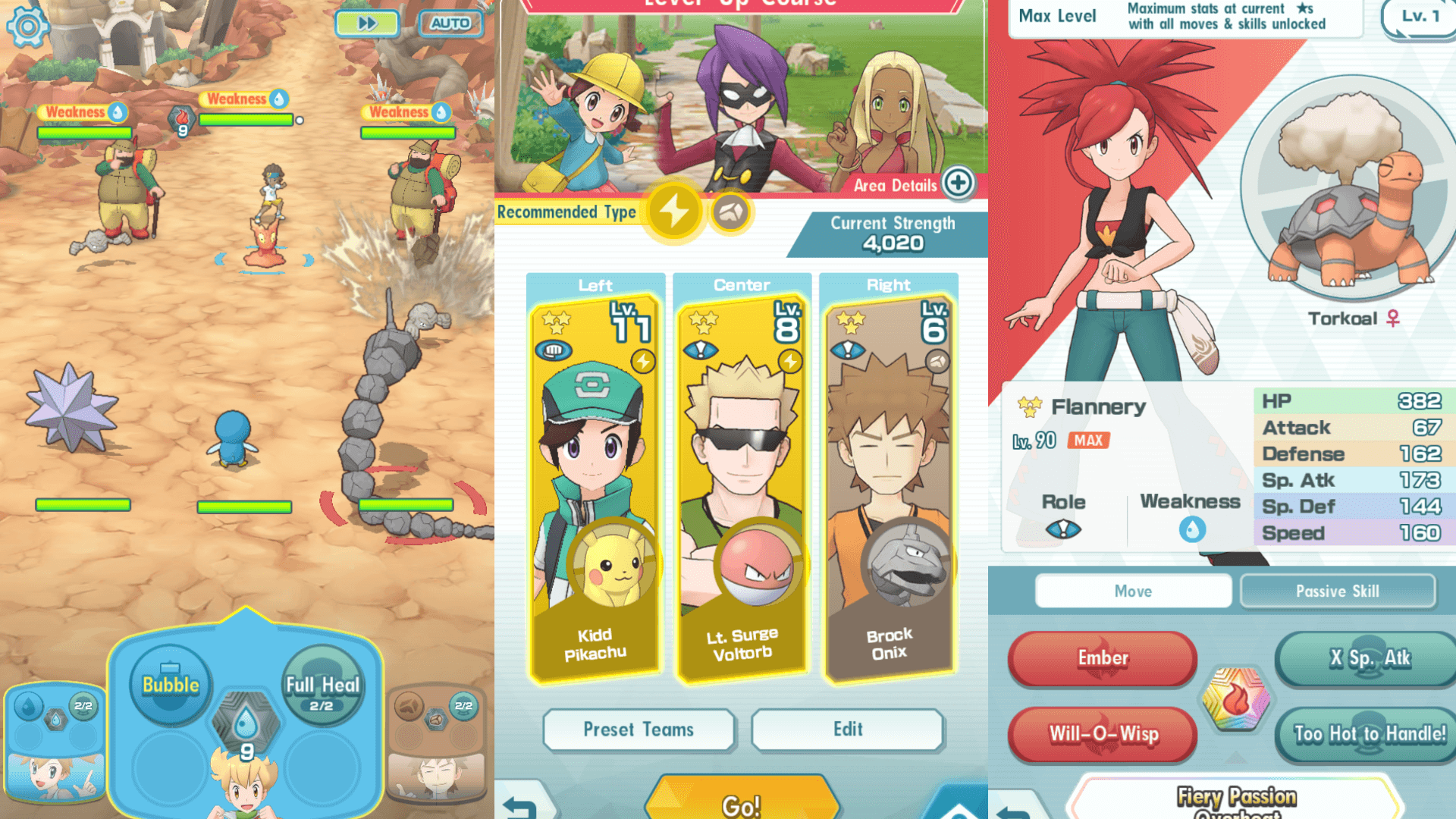Viewport: 1456px width, 819px height.
Task: Open the settings gear icon
Action: (x=27, y=27)
